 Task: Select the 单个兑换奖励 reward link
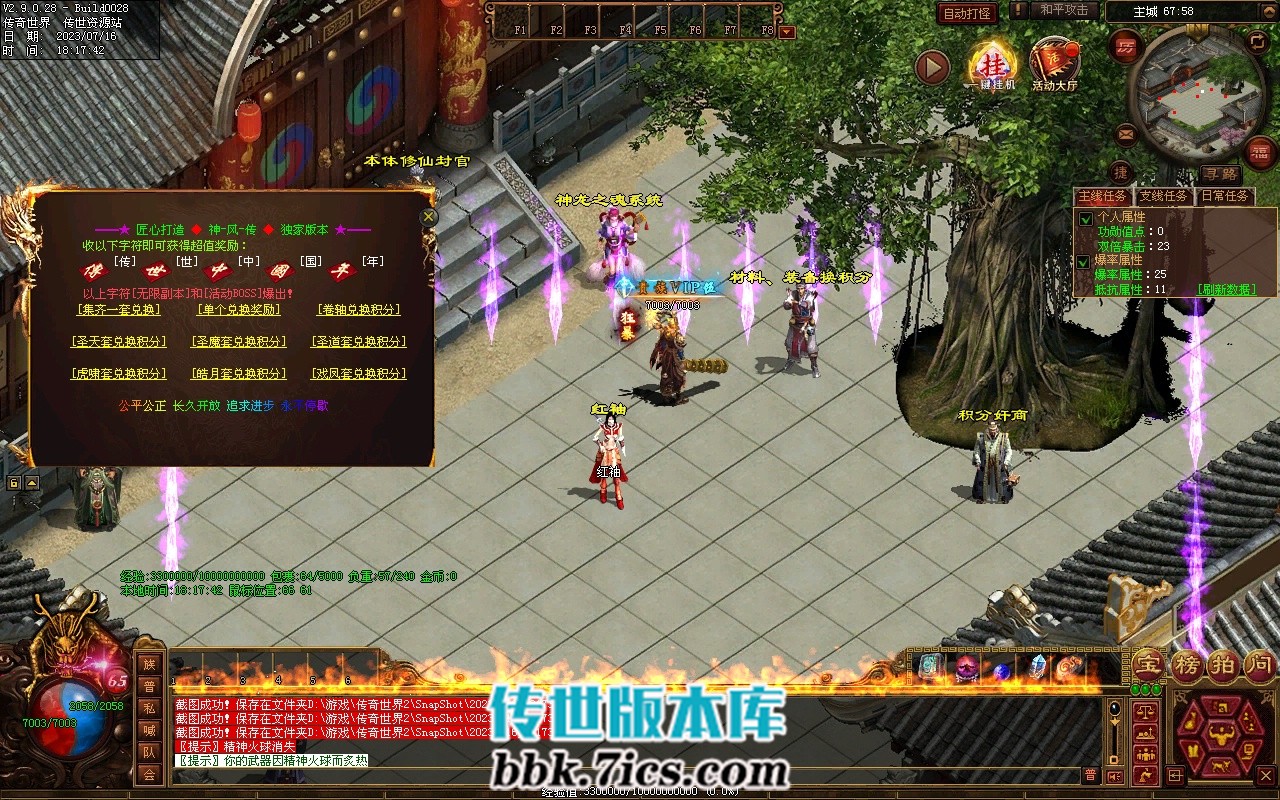point(238,310)
